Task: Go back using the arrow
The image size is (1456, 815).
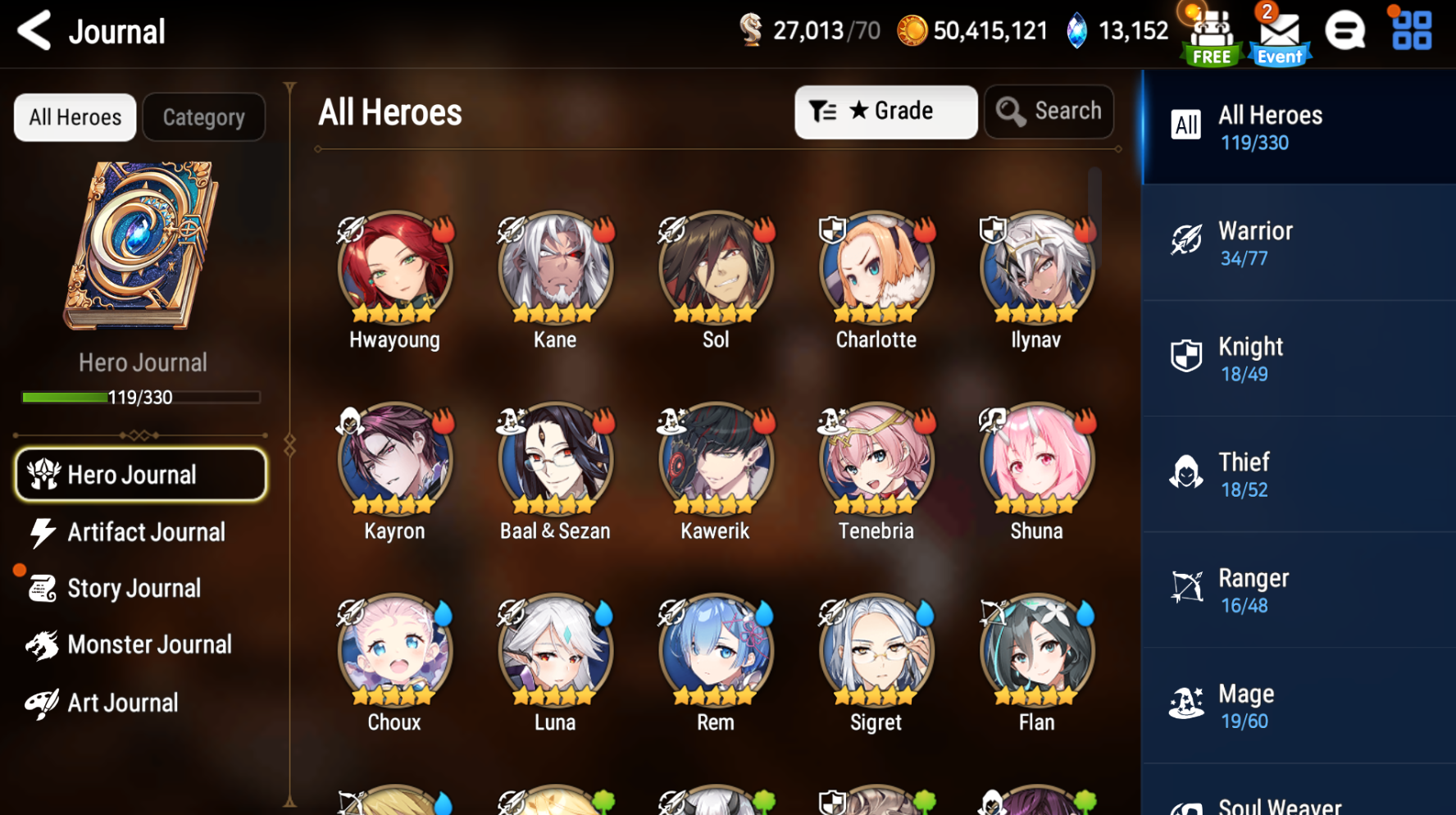Action: point(33,30)
